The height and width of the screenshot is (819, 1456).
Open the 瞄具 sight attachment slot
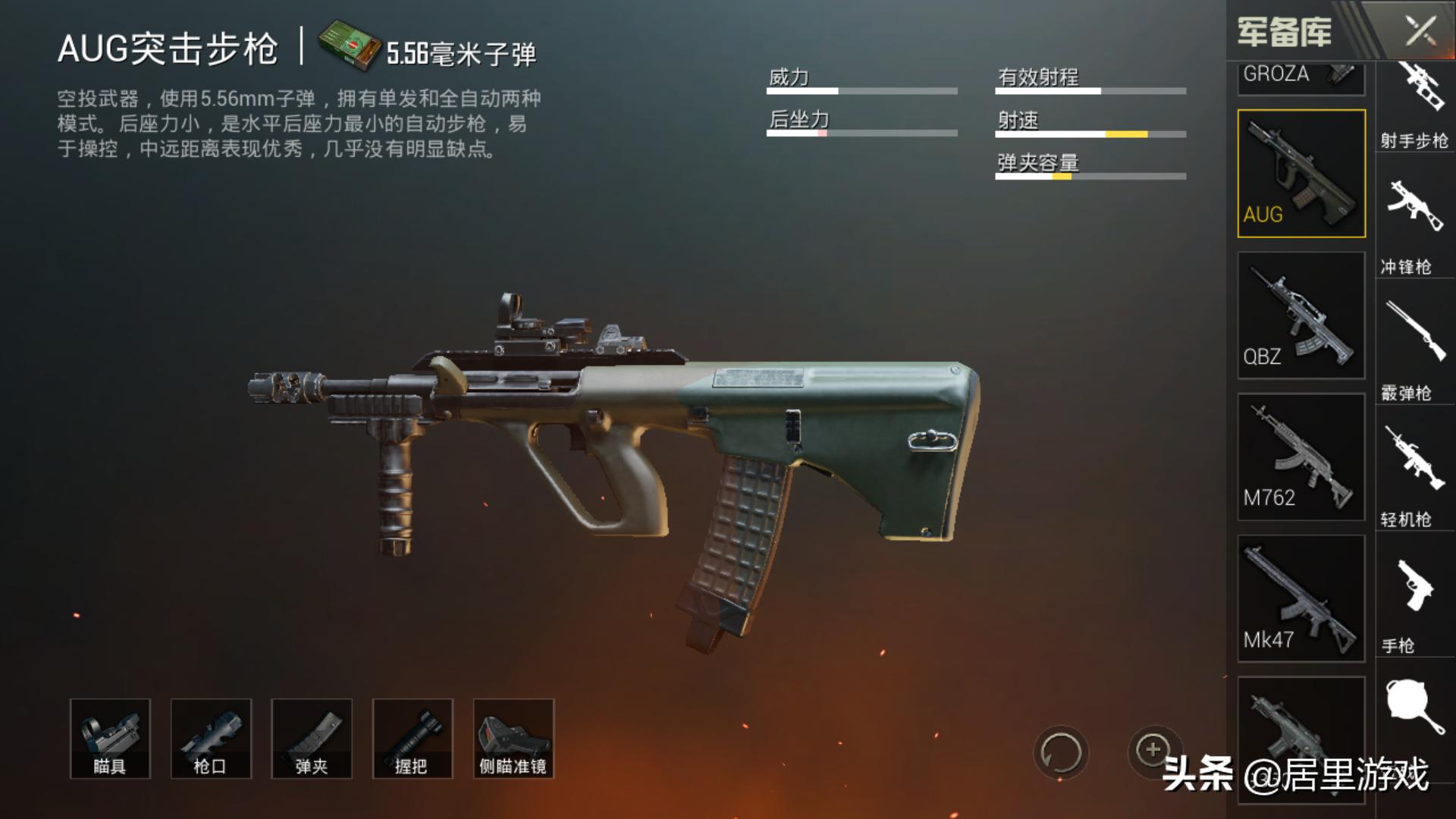pyautogui.click(x=110, y=739)
